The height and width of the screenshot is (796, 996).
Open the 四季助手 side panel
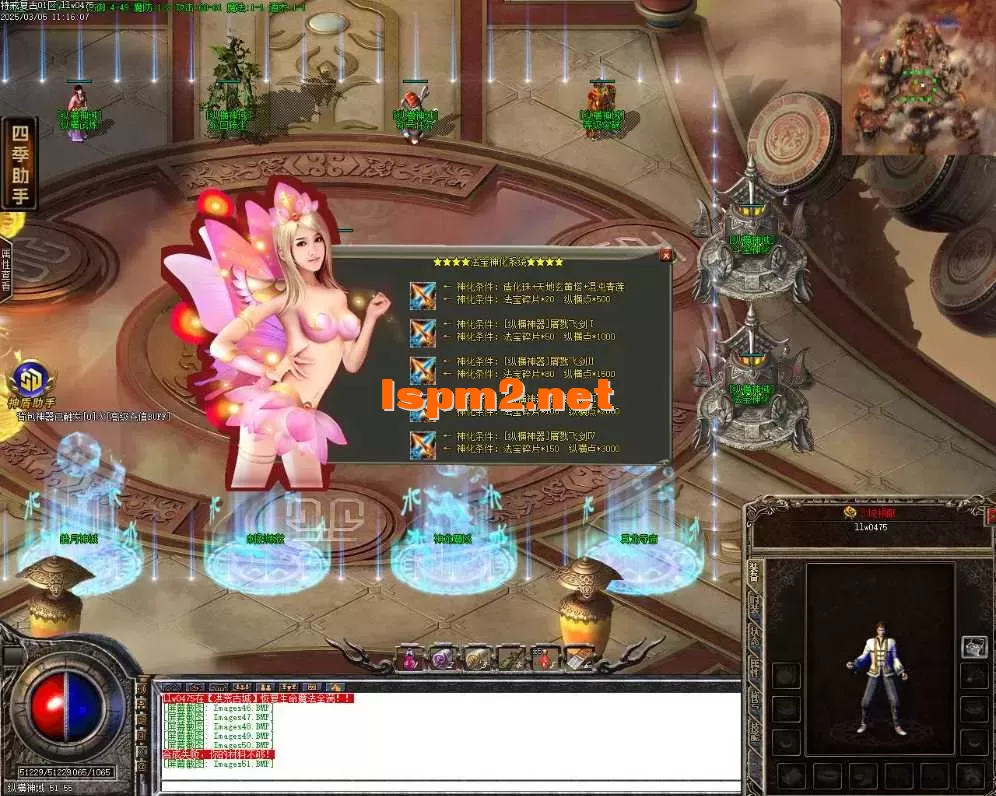(19, 163)
